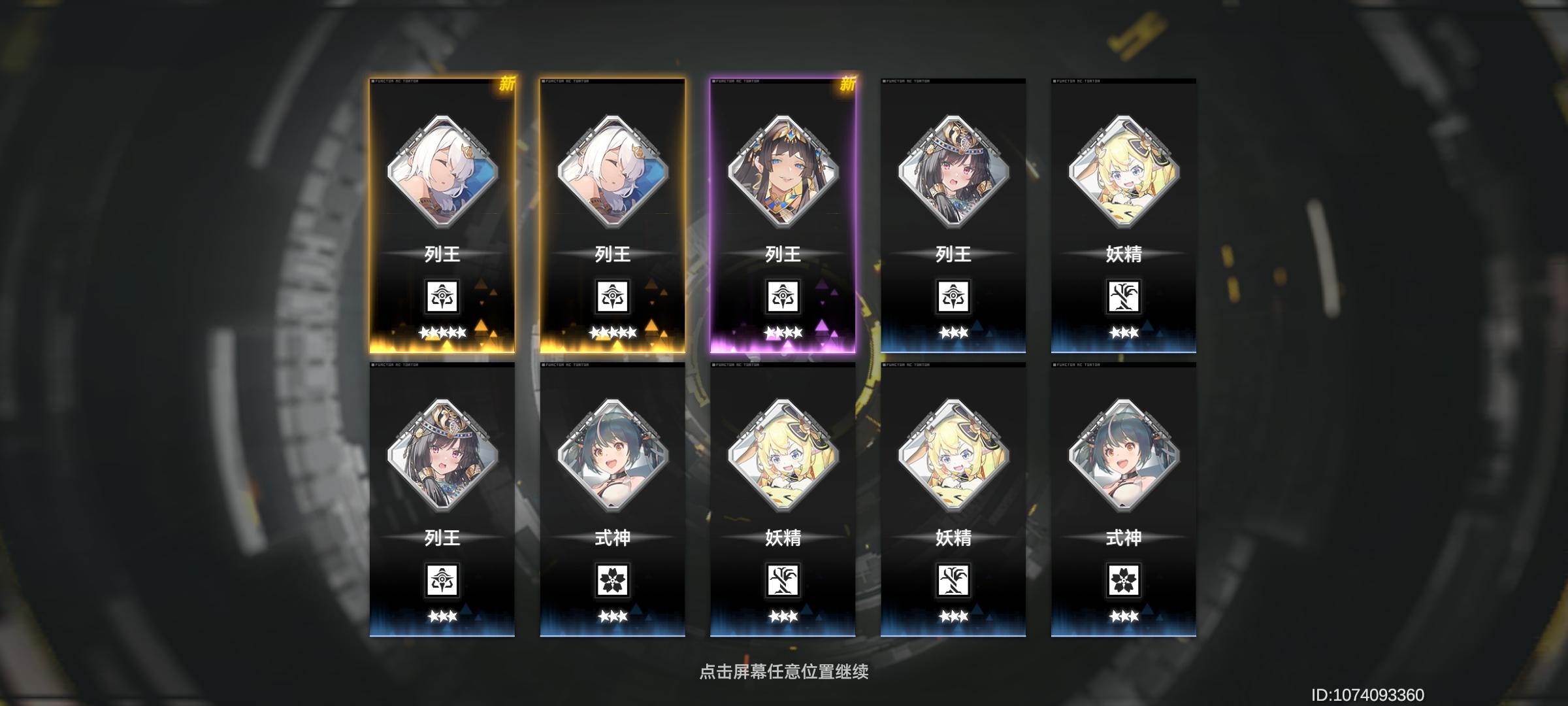1568x706 pixels.
Task: Click the 新 badge on the purple-framed card
Action: point(846,85)
